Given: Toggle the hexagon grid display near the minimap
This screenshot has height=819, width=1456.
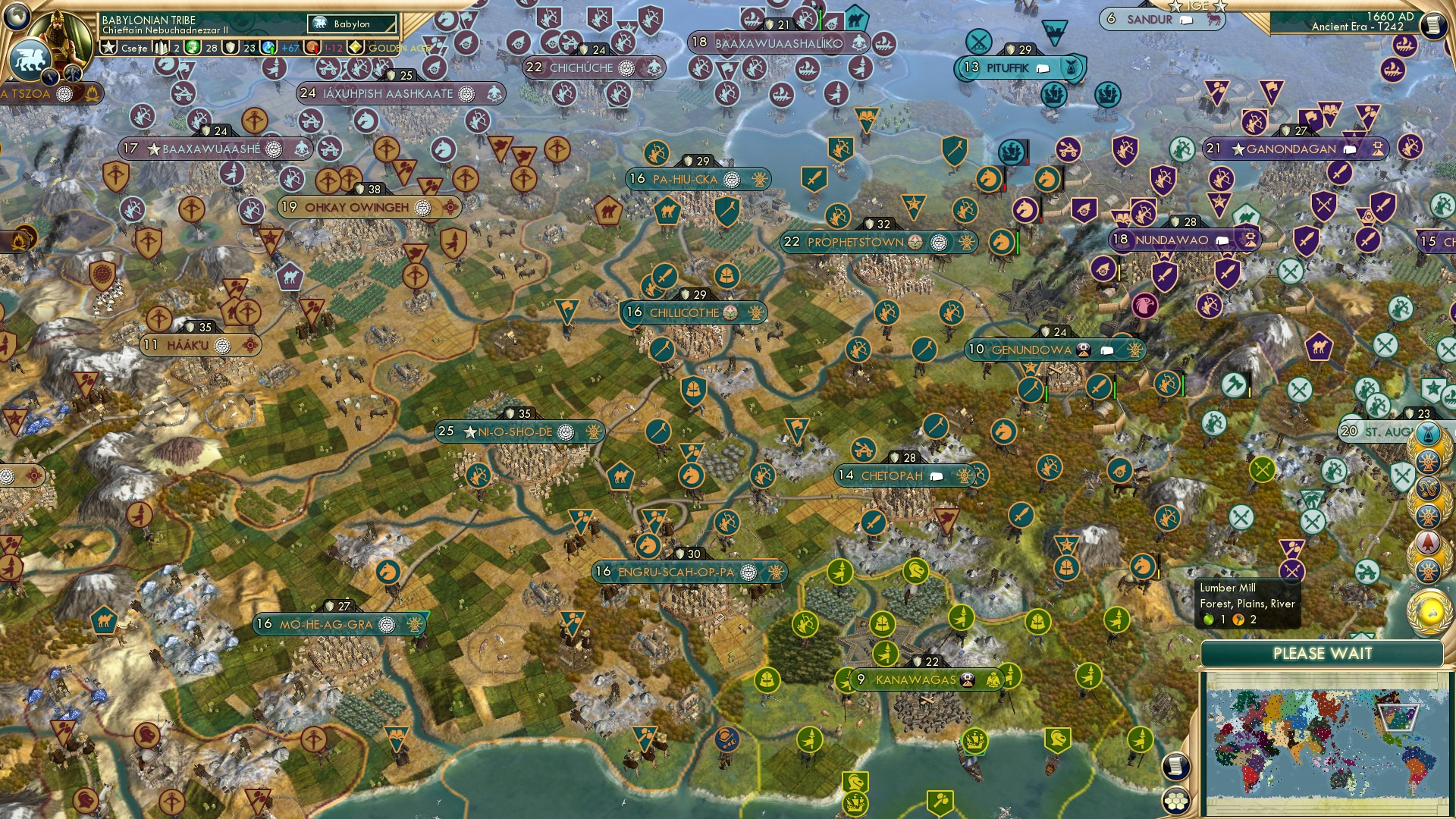Looking at the screenshot, I should coord(1177,802).
